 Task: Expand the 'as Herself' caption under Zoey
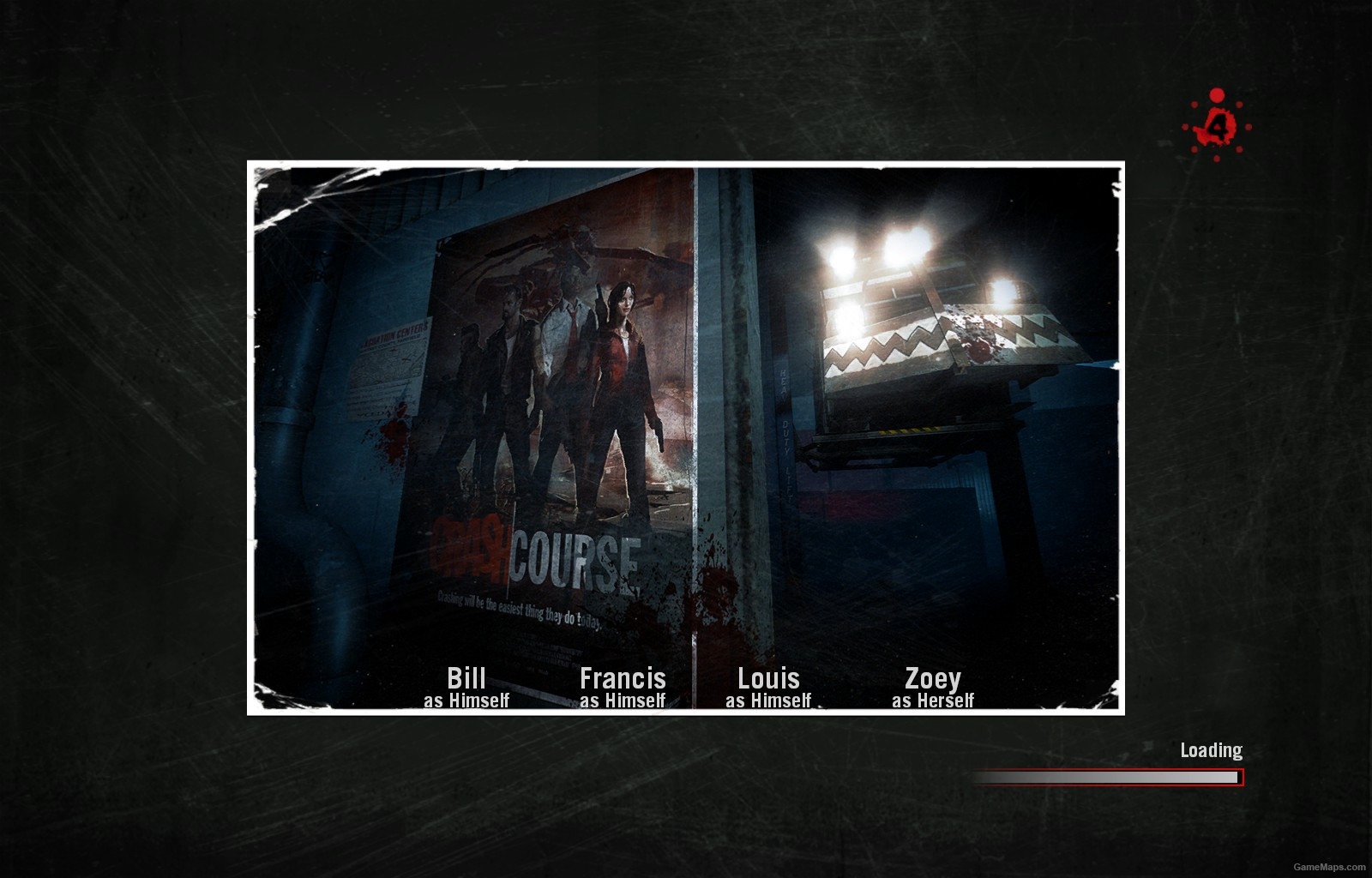tap(934, 700)
